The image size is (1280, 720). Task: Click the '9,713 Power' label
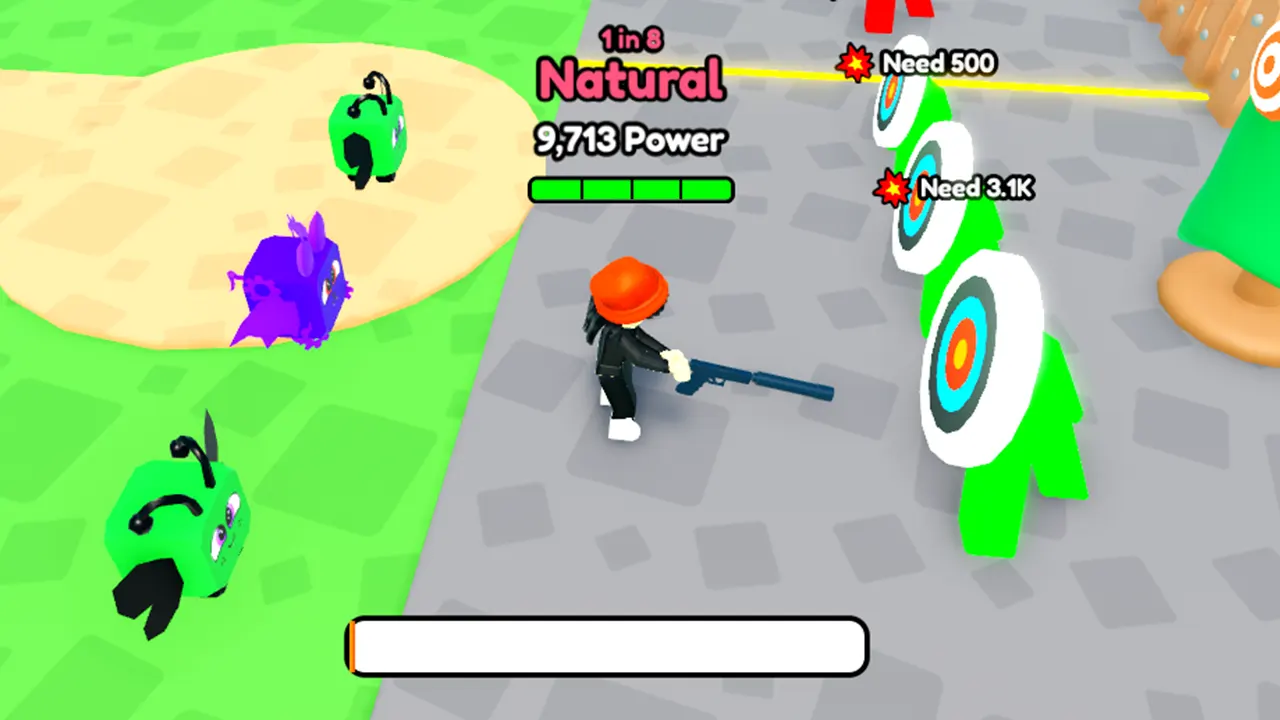[630, 140]
